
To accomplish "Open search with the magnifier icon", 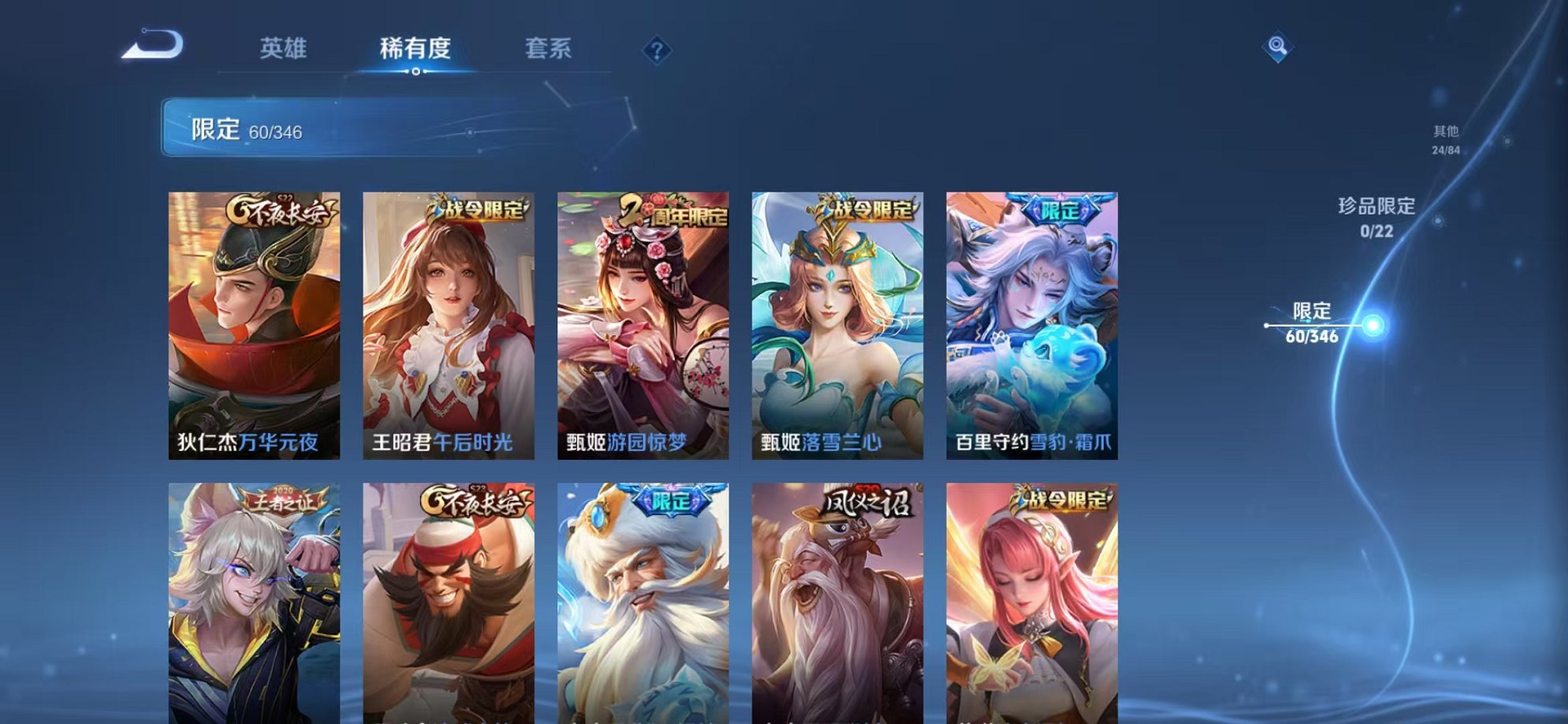I will point(1277,47).
